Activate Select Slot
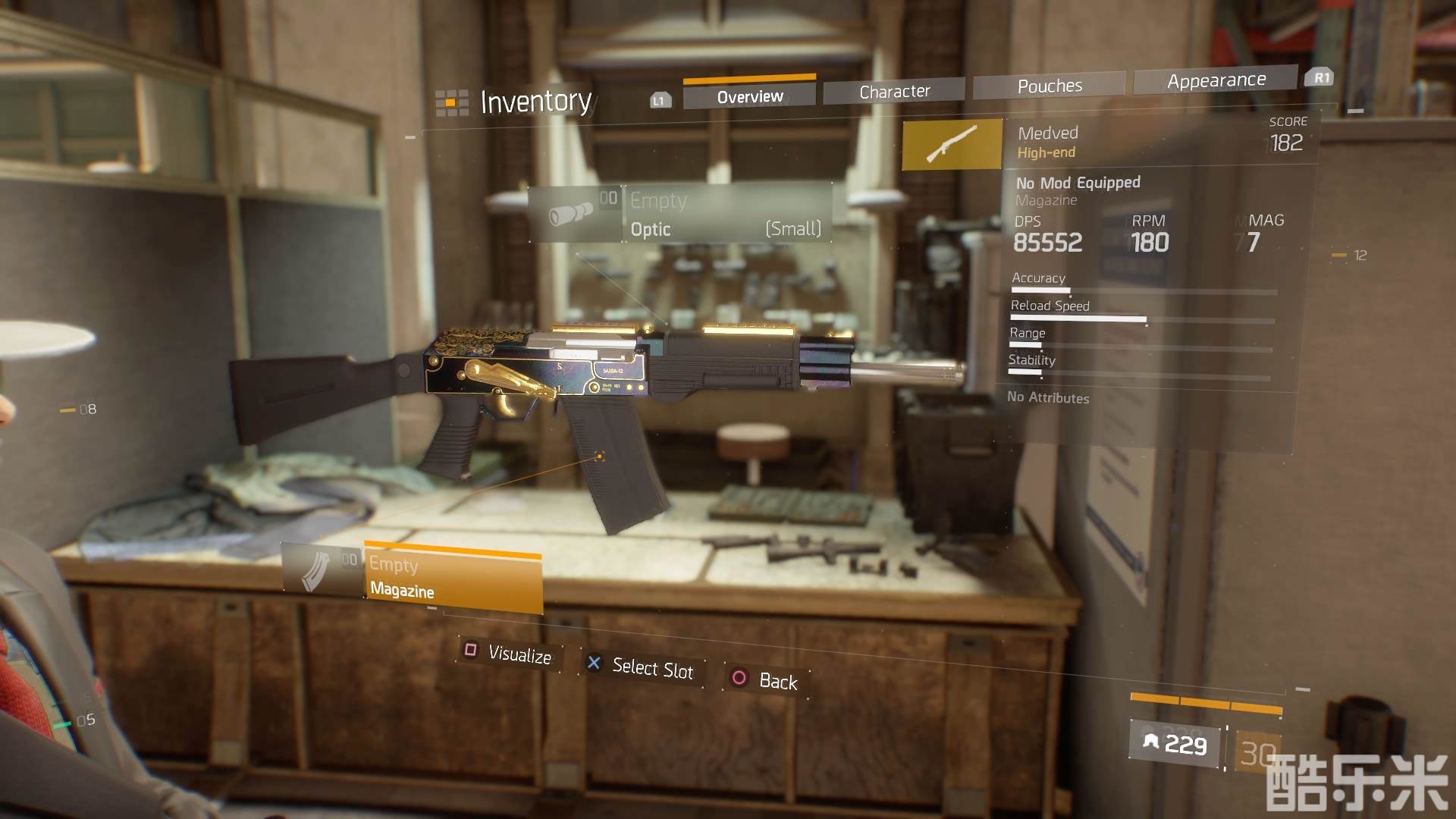This screenshot has width=1456, height=819. [x=642, y=667]
